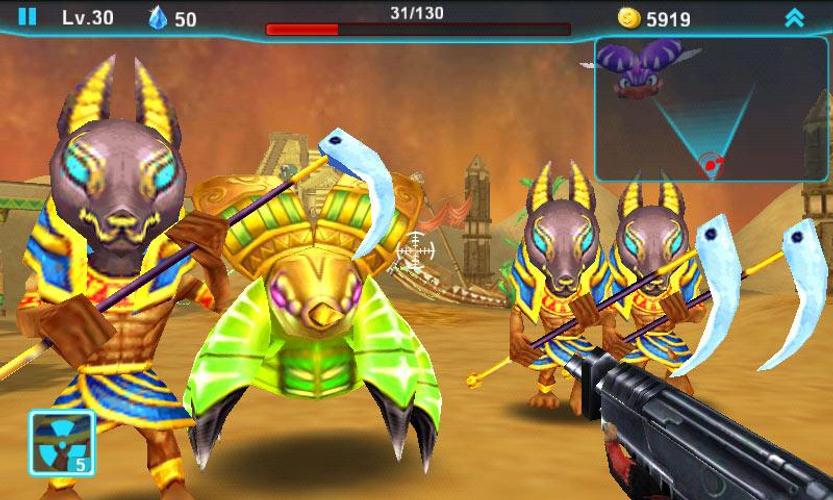Tap the radar minimap panel
The height and width of the screenshot is (500, 833).
(696, 110)
